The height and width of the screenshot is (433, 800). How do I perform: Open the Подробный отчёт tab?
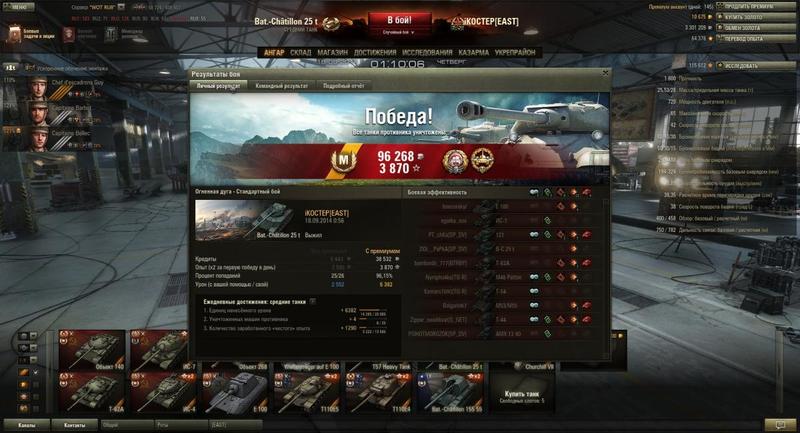[x=344, y=87]
